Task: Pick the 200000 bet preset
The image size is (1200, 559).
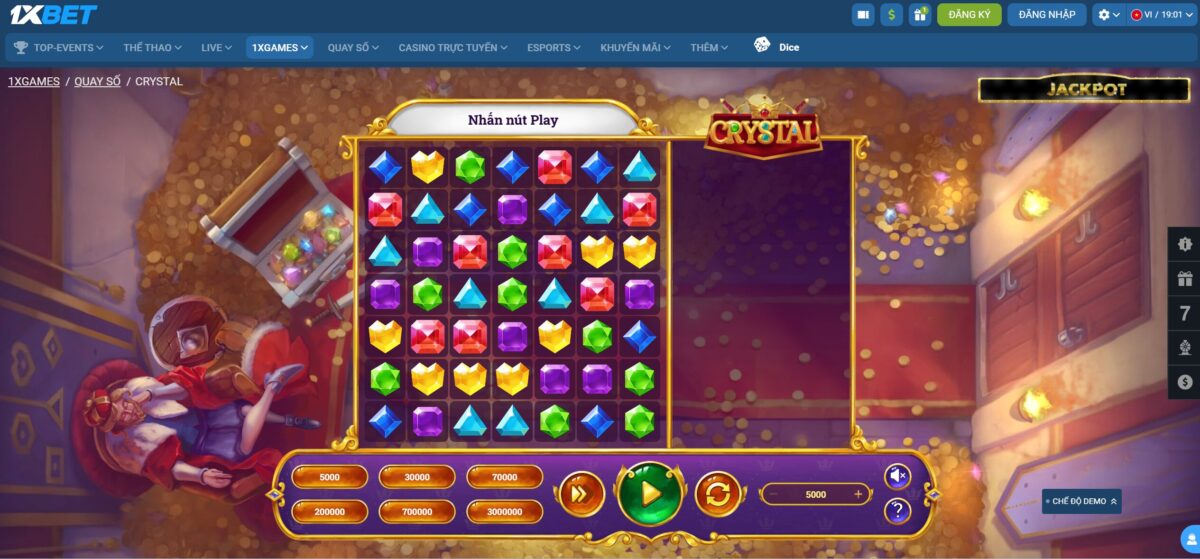Action: pyautogui.click(x=330, y=512)
